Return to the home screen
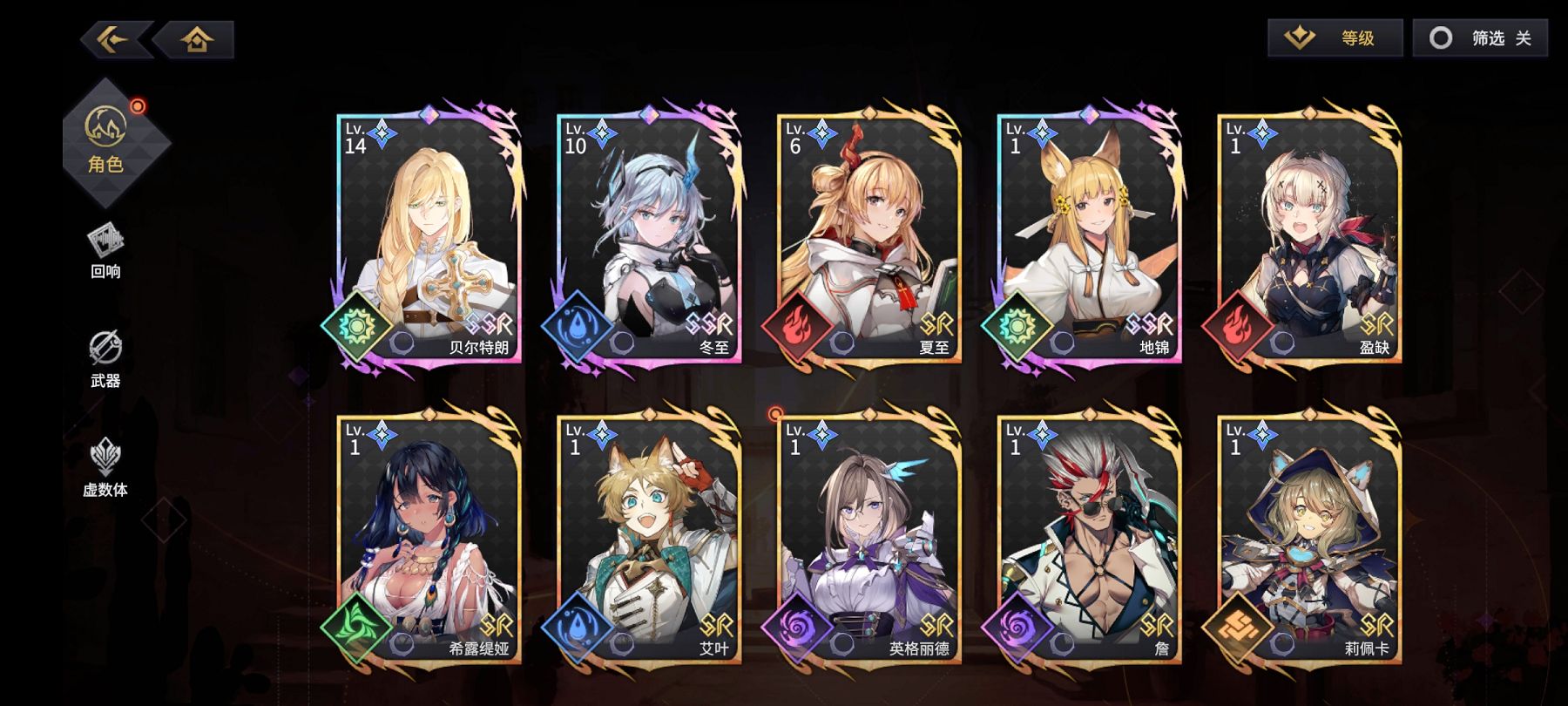This screenshot has height=706, width=1568. click(x=197, y=39)
